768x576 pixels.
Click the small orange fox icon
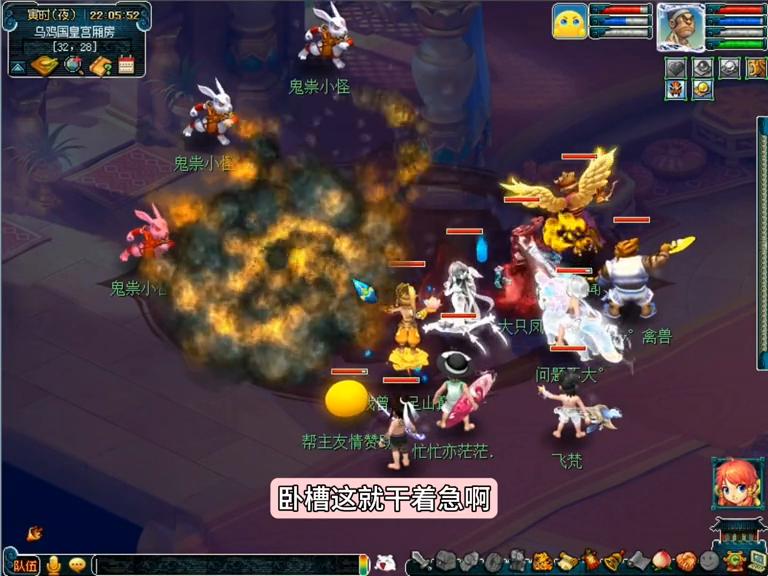(35, 533)
